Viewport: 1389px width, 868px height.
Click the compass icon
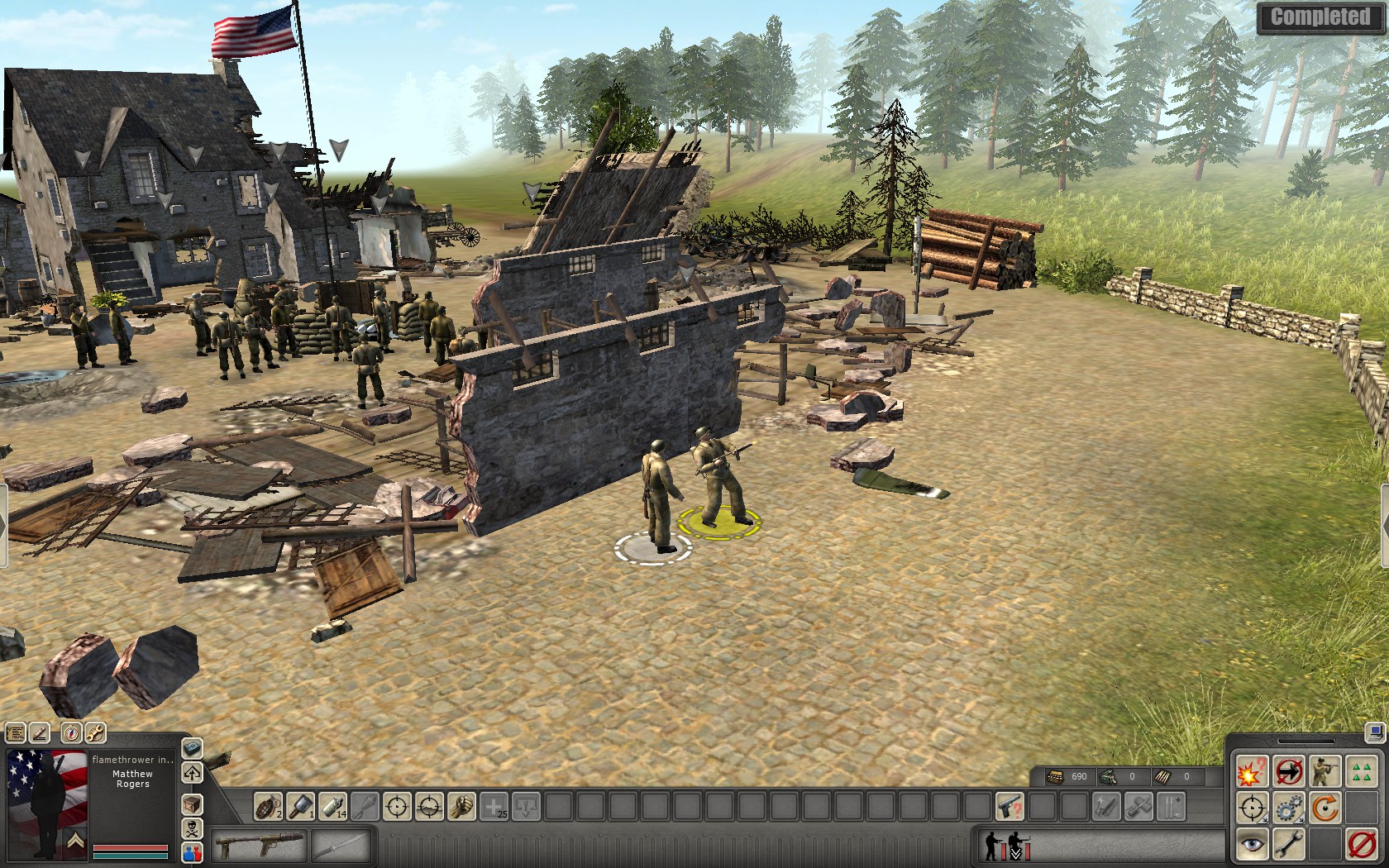tap(72, 732)
